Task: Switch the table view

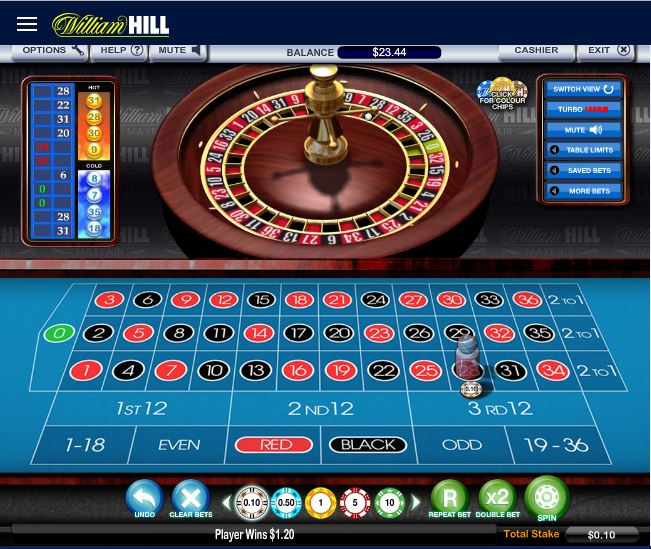Action: [585, 89]
